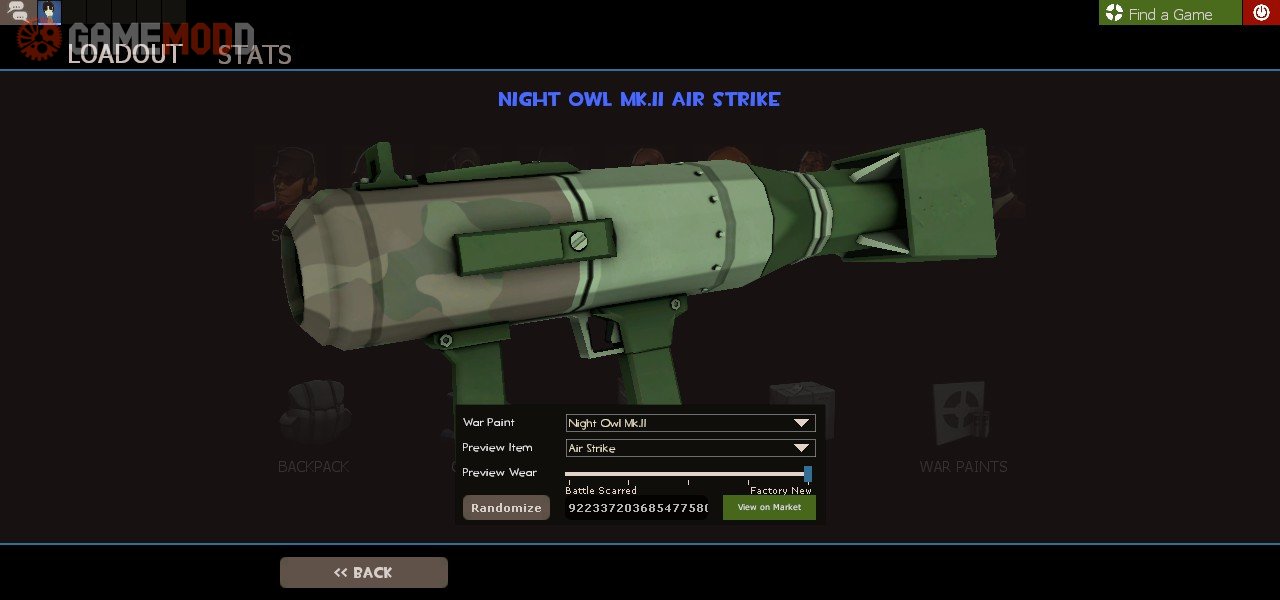
Task: Open the chat bubbles icon
Action: pyautogui.click(x=18, y=13)
